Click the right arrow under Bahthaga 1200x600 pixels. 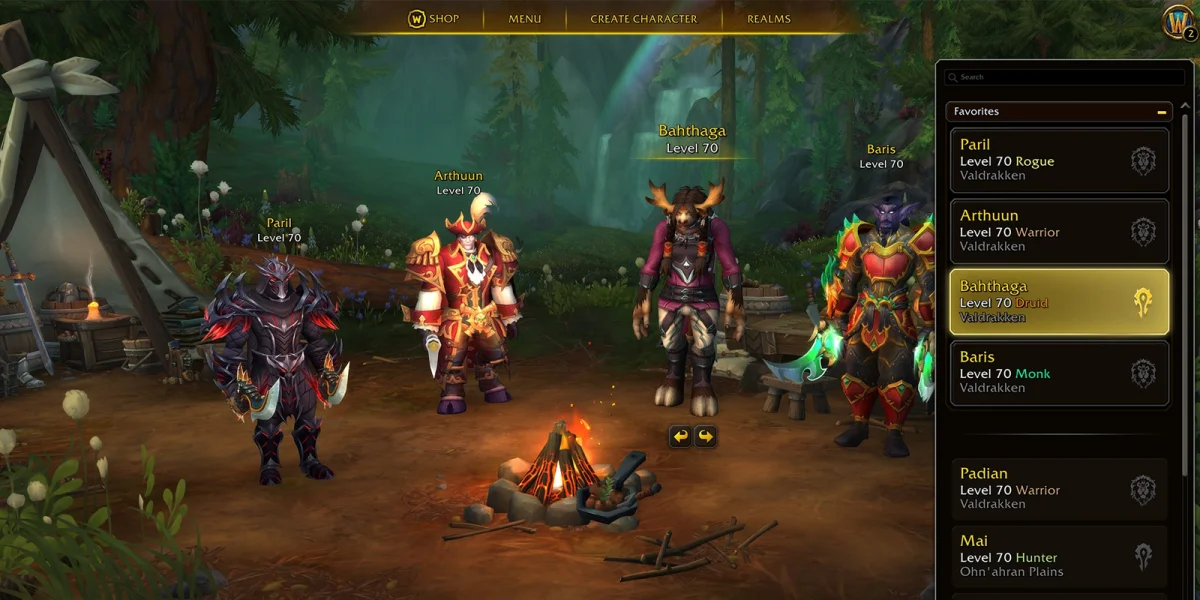coord(706,436)
